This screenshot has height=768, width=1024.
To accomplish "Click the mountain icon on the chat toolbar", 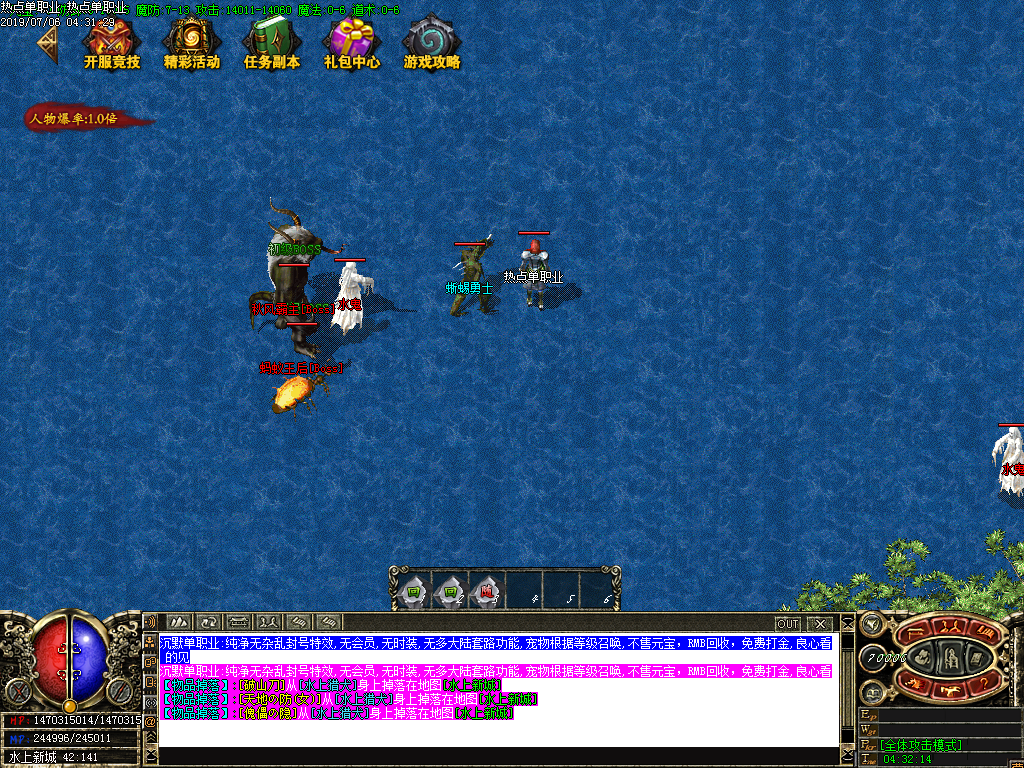I will 179,623.
